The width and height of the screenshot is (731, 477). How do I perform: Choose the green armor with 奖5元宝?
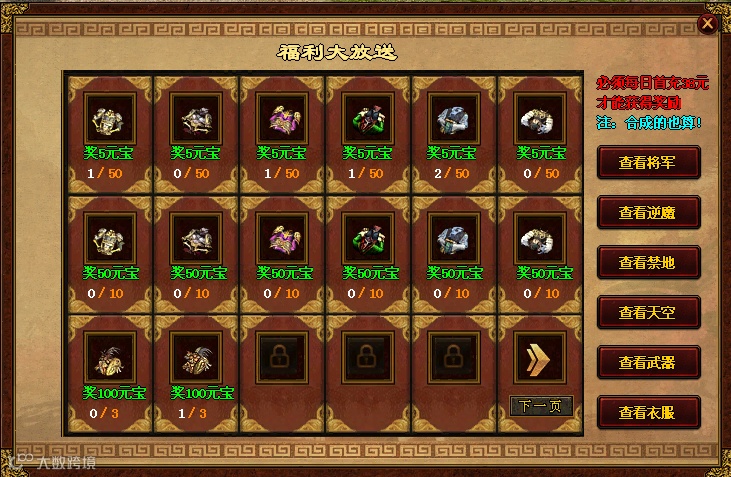click(x=368, y=118)
